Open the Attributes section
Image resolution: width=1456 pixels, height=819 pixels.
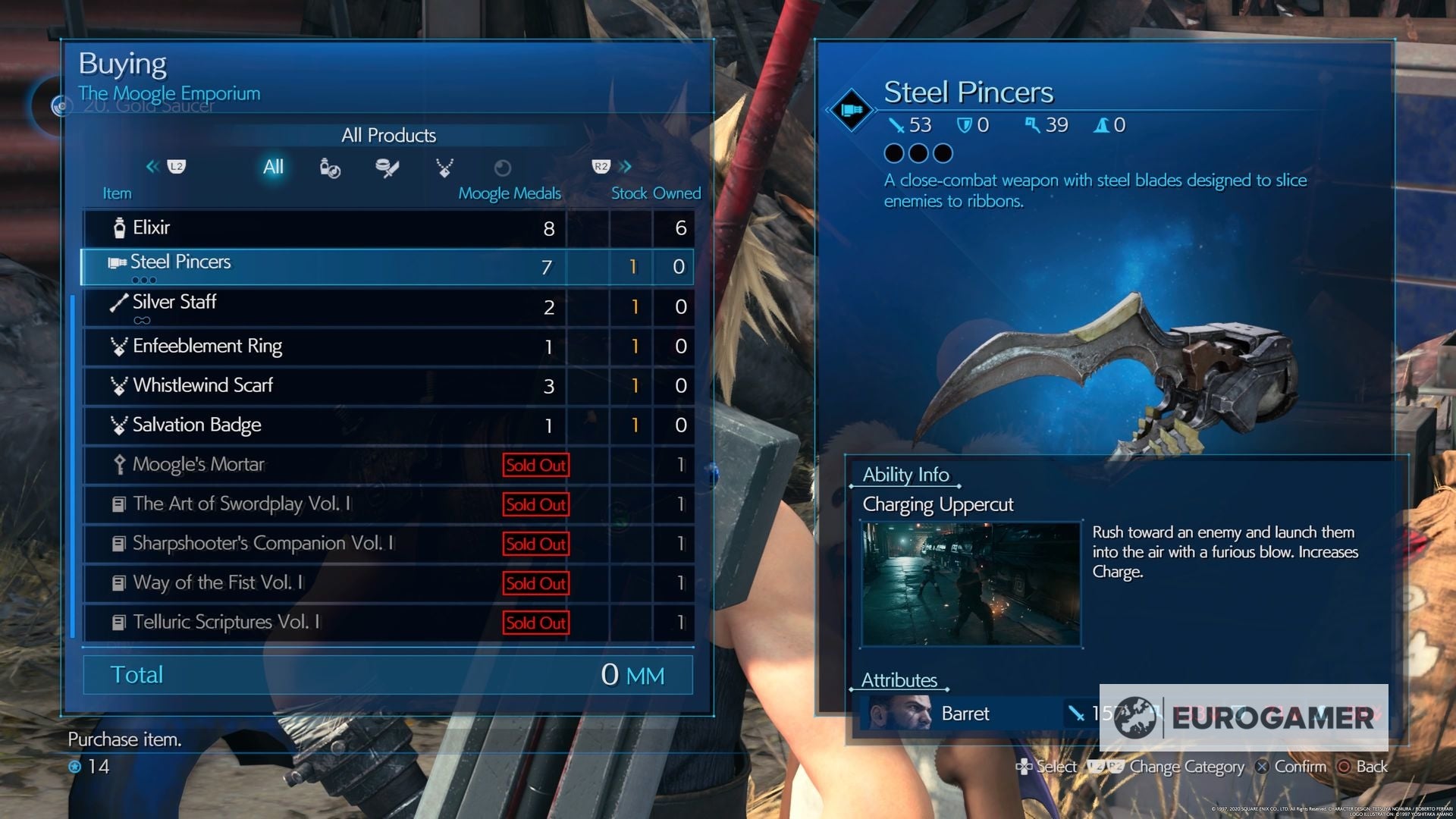(899, 680)
